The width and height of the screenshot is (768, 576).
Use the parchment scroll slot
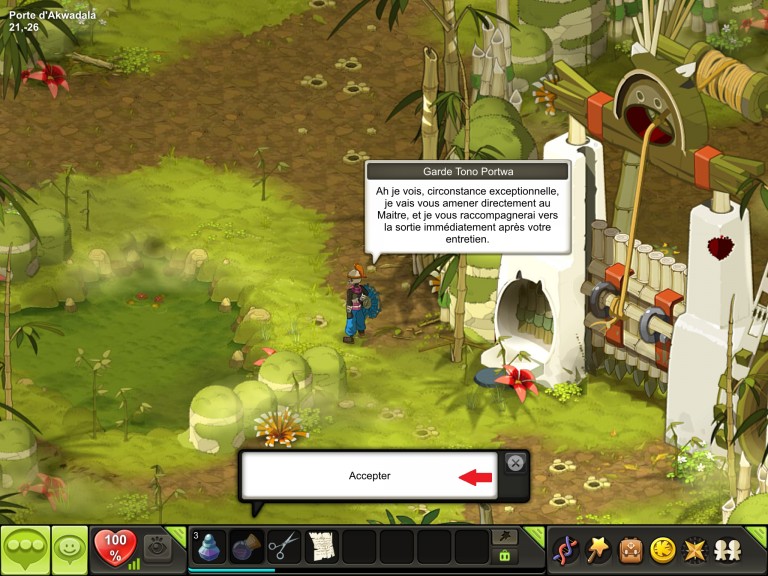coord(321,547)
